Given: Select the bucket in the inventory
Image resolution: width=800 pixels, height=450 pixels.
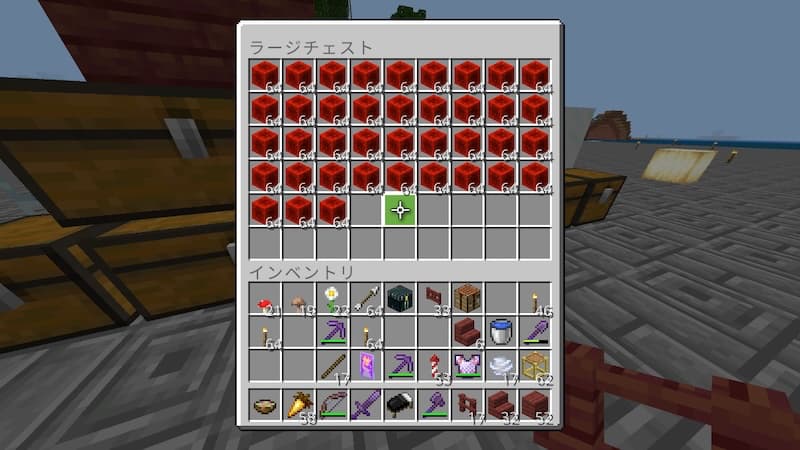Looking at the screenshot, I should pos(502,331).
